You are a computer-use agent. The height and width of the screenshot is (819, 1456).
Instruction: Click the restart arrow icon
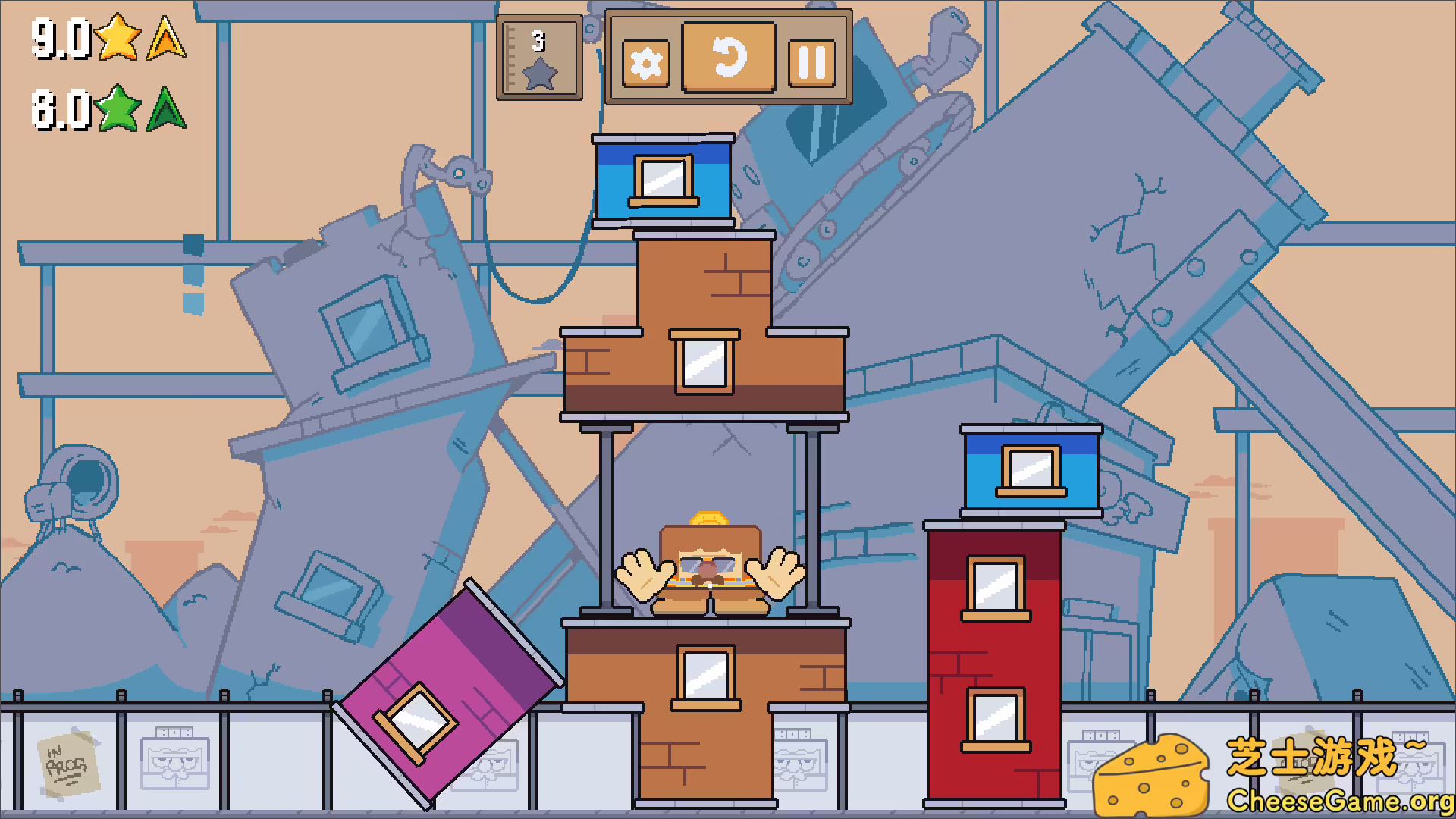coord(729,60)
